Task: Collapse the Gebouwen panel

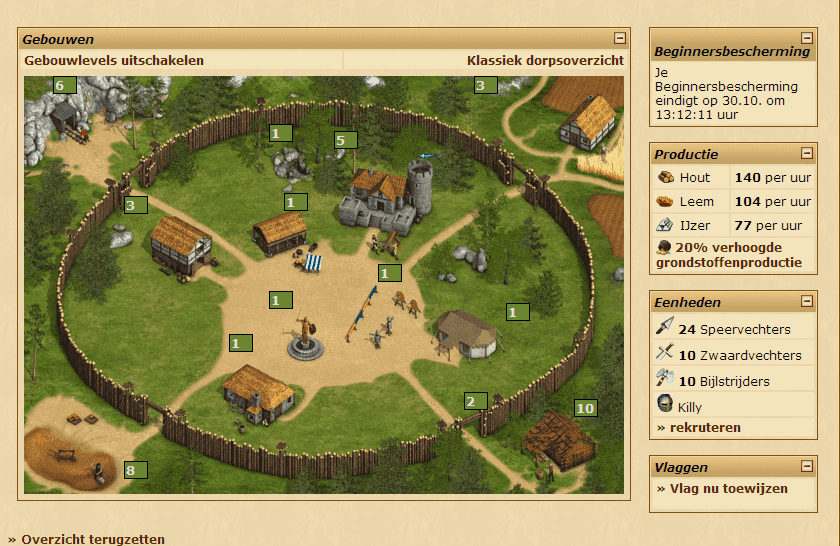Action: click(x=620, y=39)
